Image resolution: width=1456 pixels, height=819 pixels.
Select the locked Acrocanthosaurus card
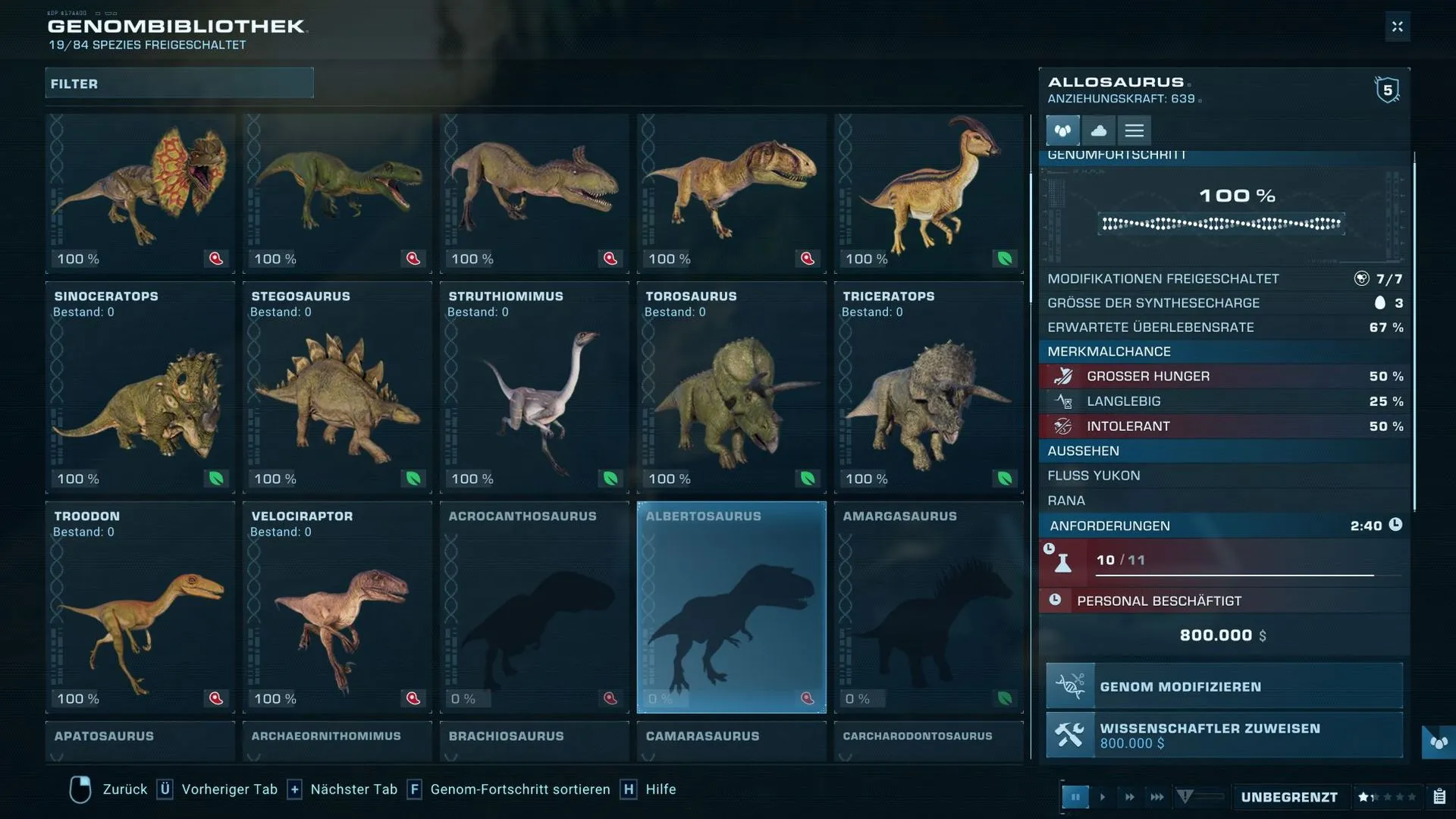click(x=535, y=607)
